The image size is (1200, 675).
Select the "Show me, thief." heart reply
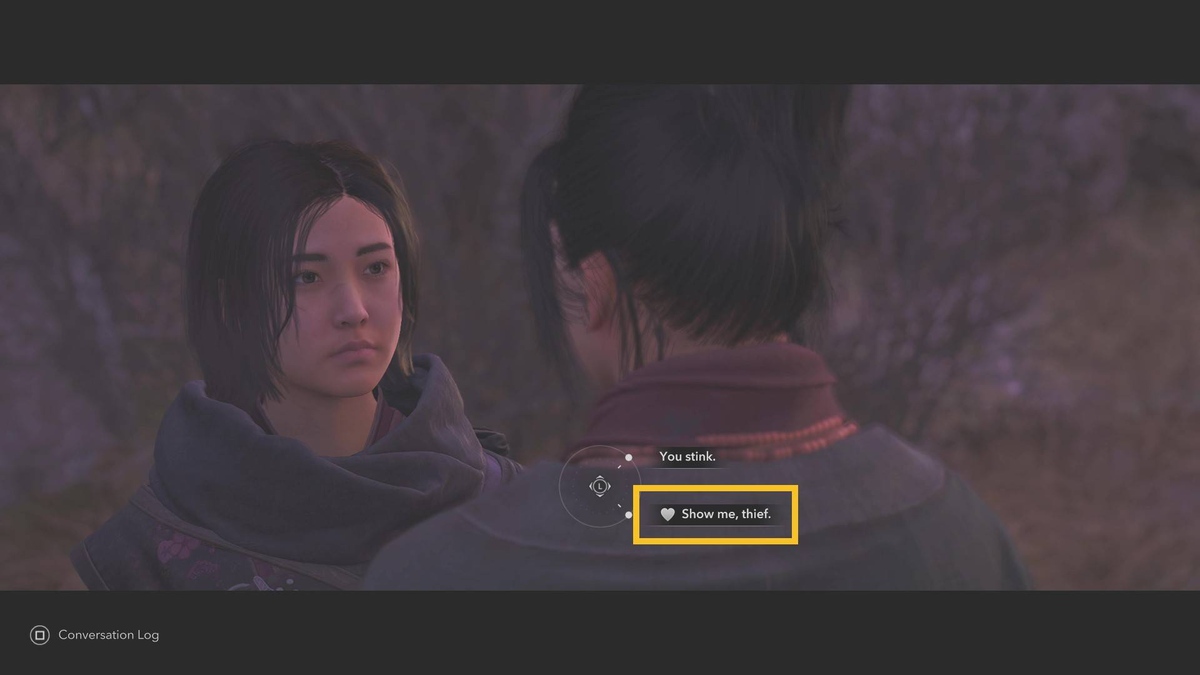pyautogui.click(x=716, y=514)
